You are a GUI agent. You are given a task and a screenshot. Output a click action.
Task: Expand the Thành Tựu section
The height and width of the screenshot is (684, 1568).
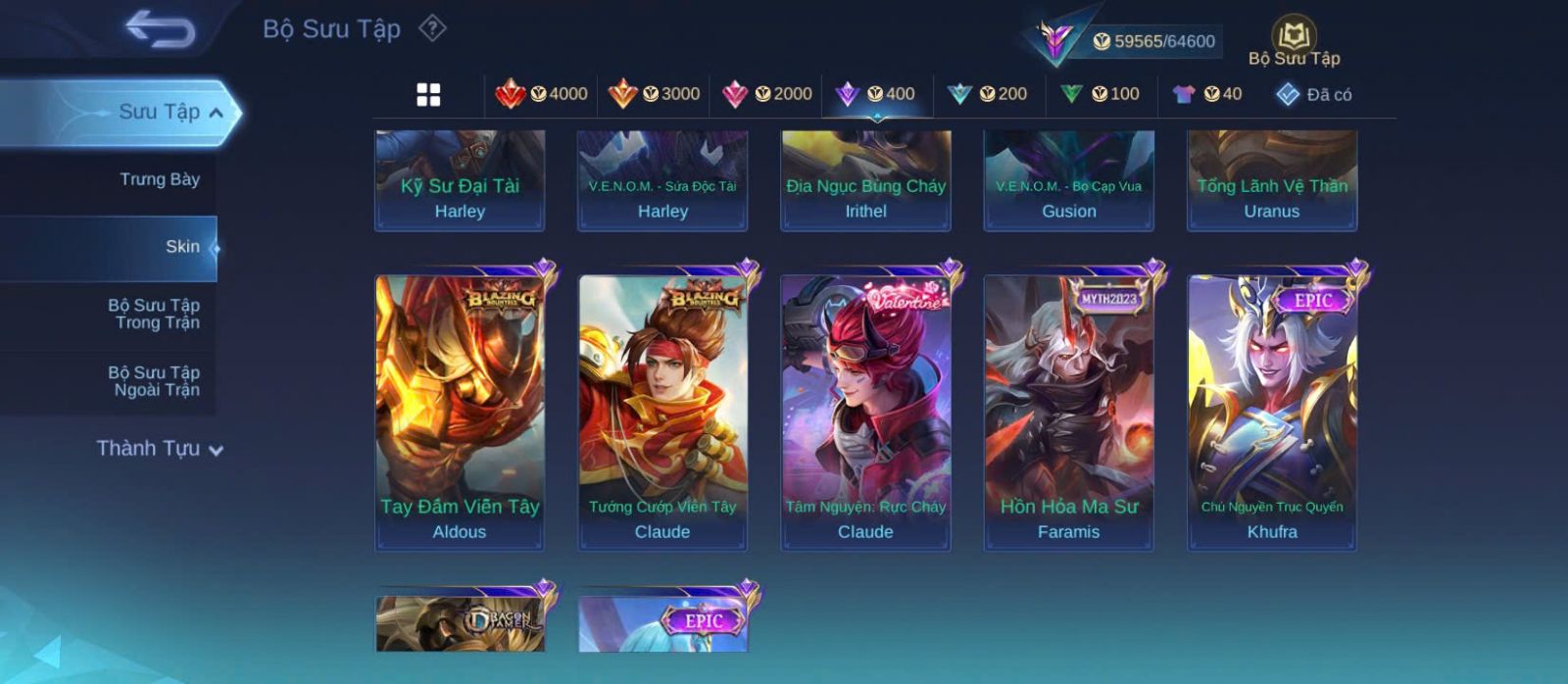160,449
